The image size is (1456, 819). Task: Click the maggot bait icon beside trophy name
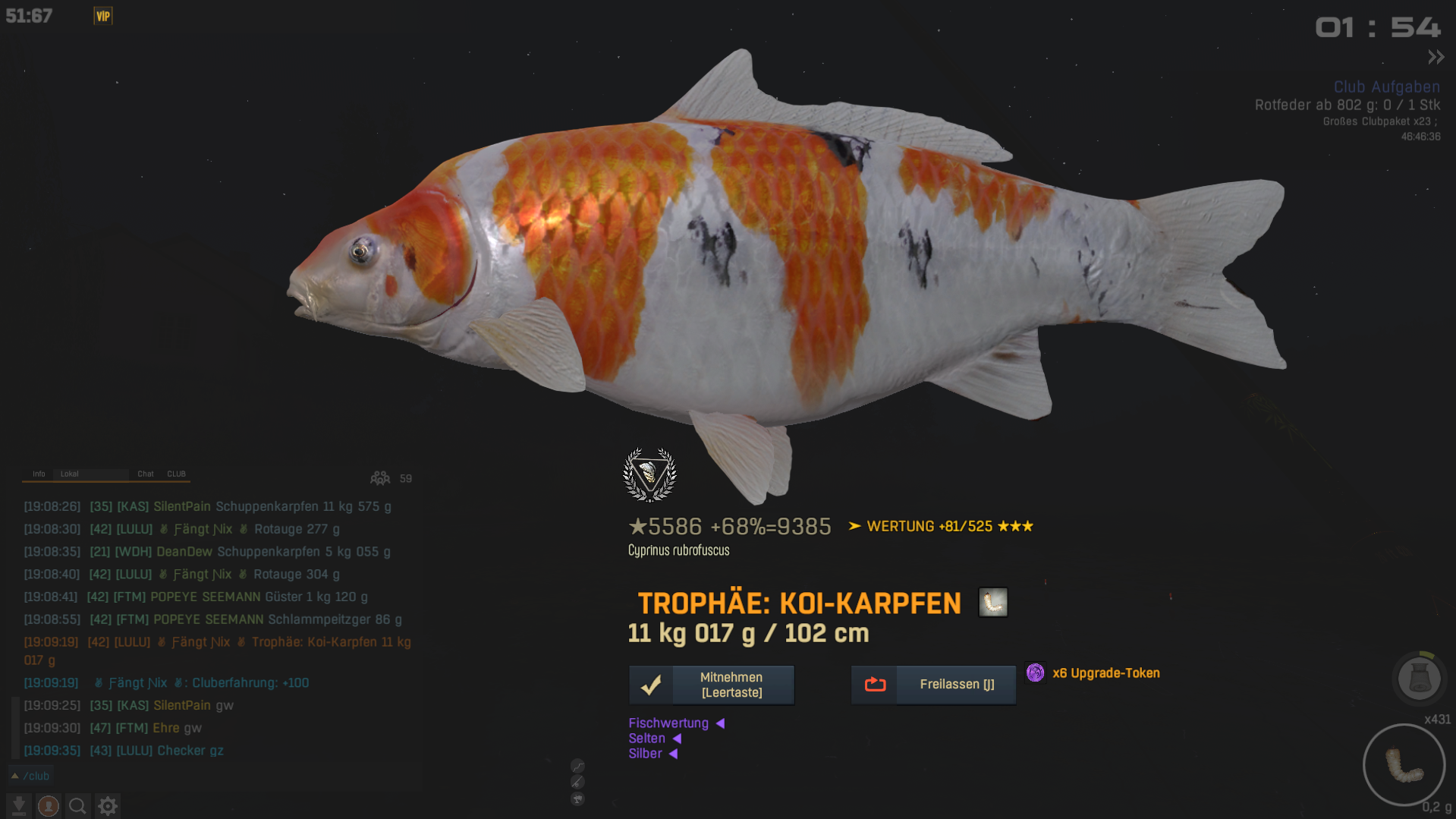pos(992,603)
